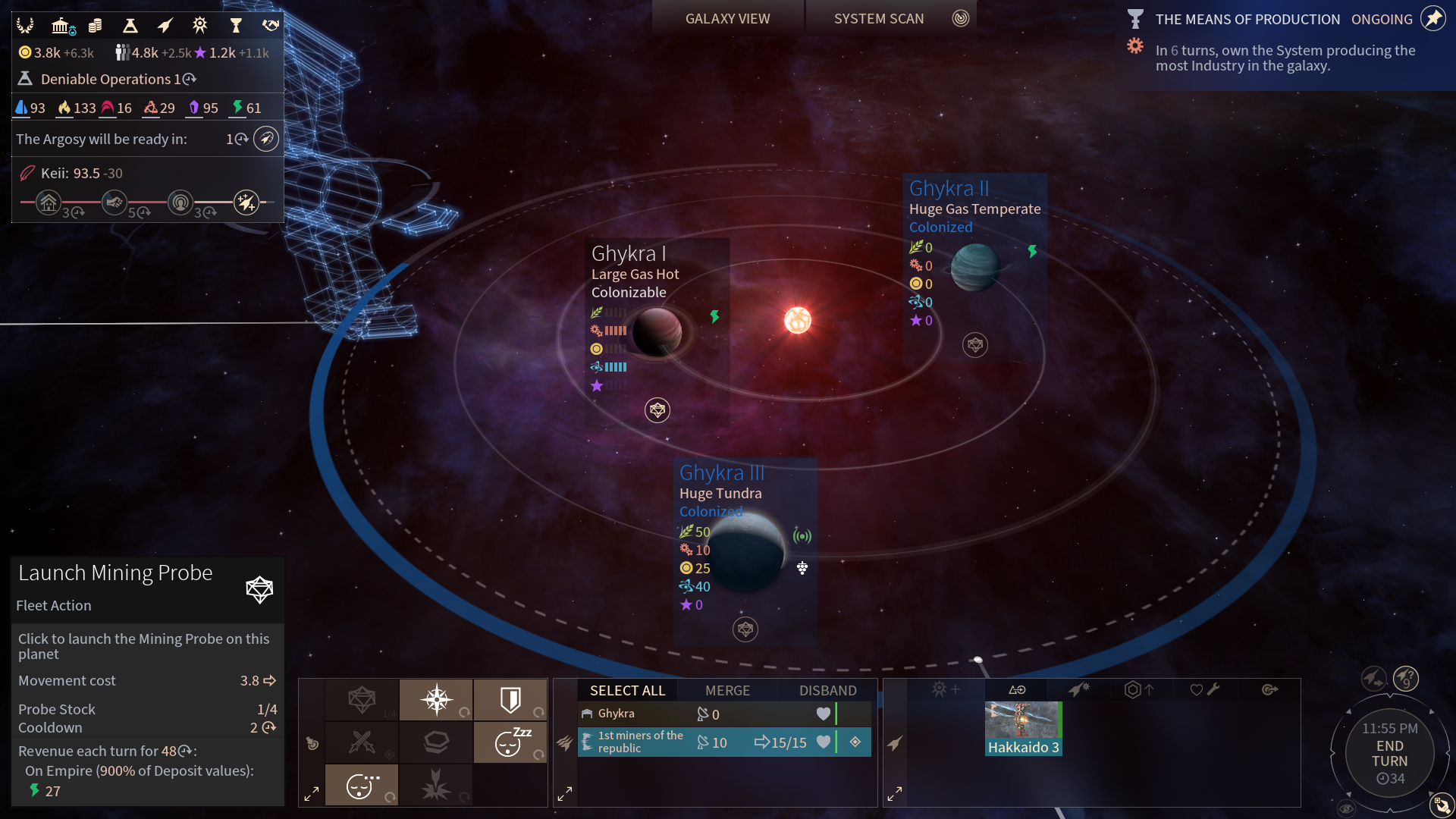This screenshot has height=819, width=1456.
Task: Open the Argosy ship button
Action: (x=265, y=139)
